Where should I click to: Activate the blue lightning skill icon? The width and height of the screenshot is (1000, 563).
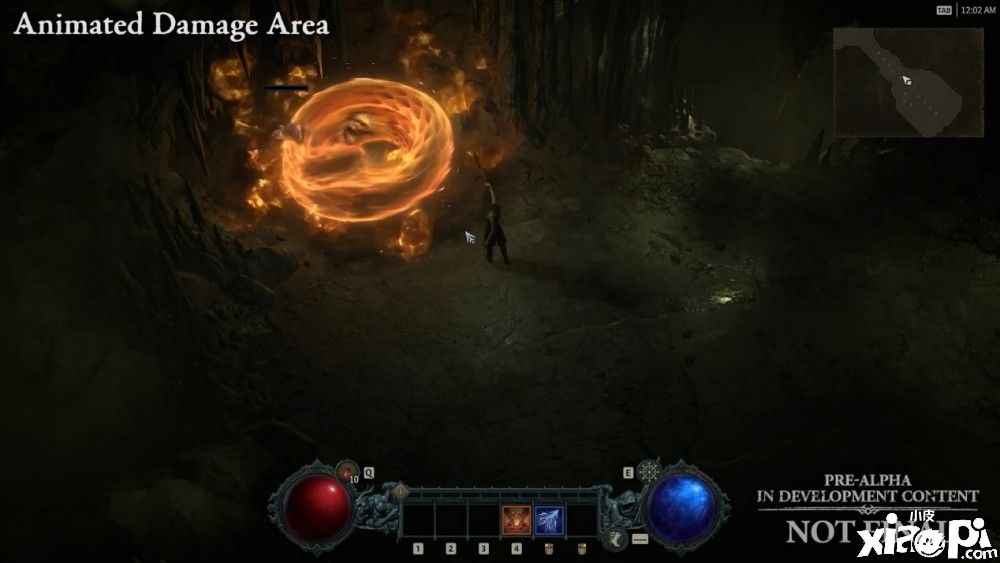click(549, 520)
